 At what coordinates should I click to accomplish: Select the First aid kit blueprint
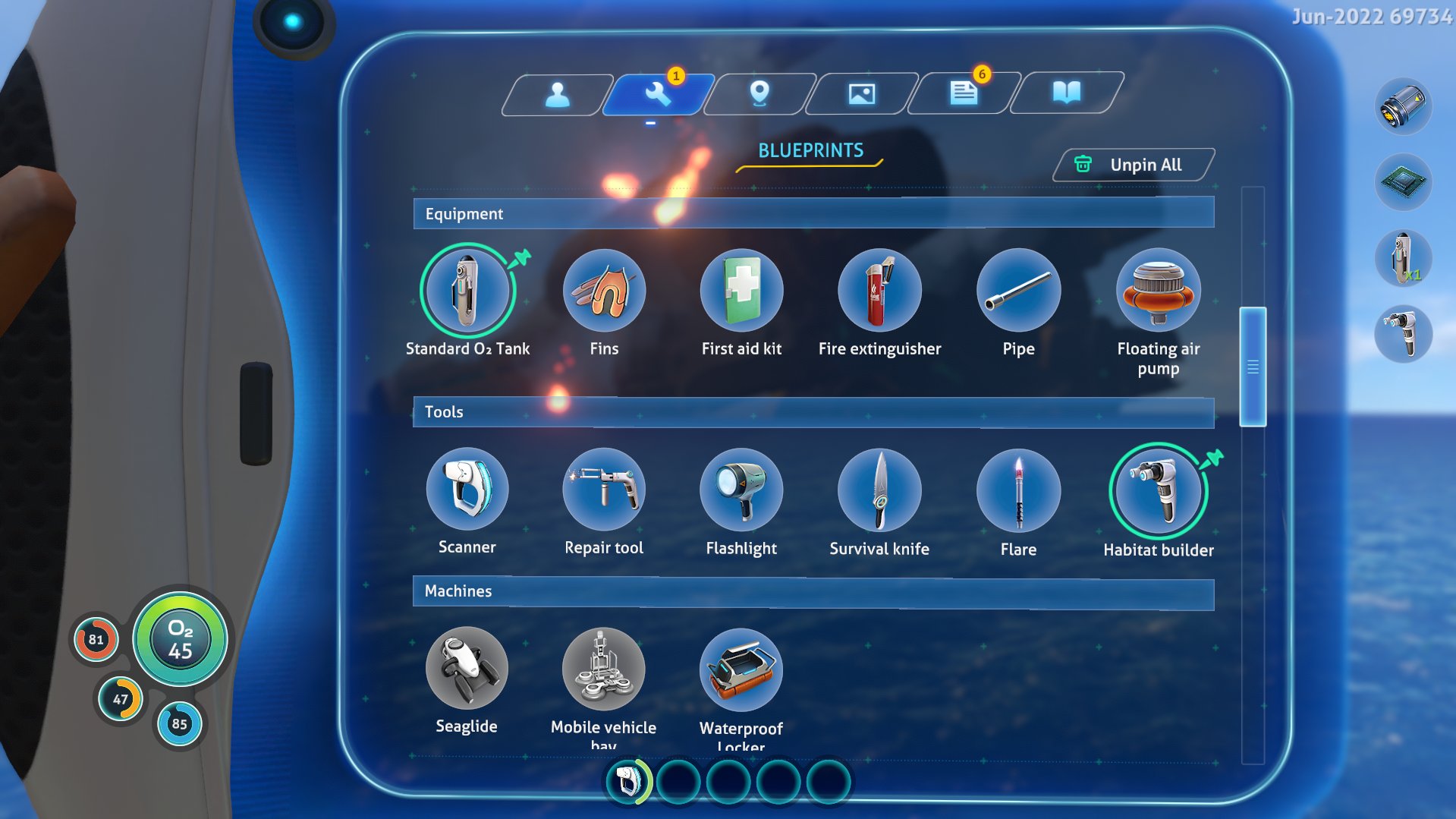(x=741, y=291)
